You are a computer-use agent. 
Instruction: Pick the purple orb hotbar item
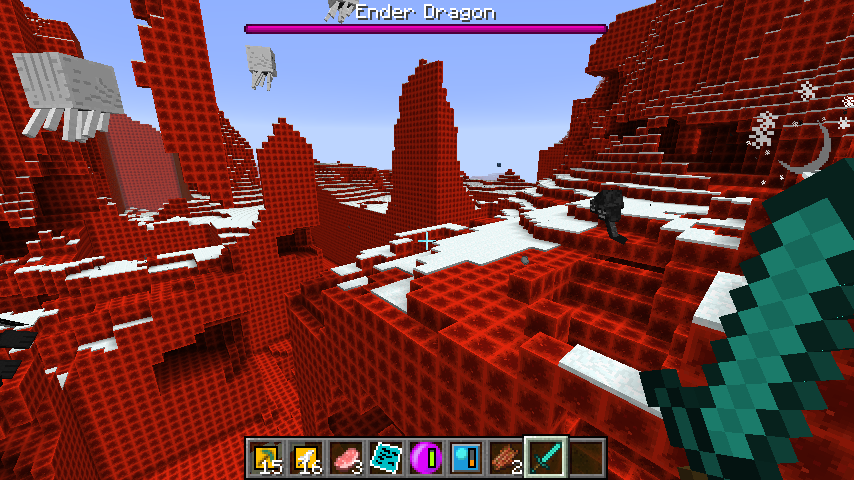click(x=427, y=458)
